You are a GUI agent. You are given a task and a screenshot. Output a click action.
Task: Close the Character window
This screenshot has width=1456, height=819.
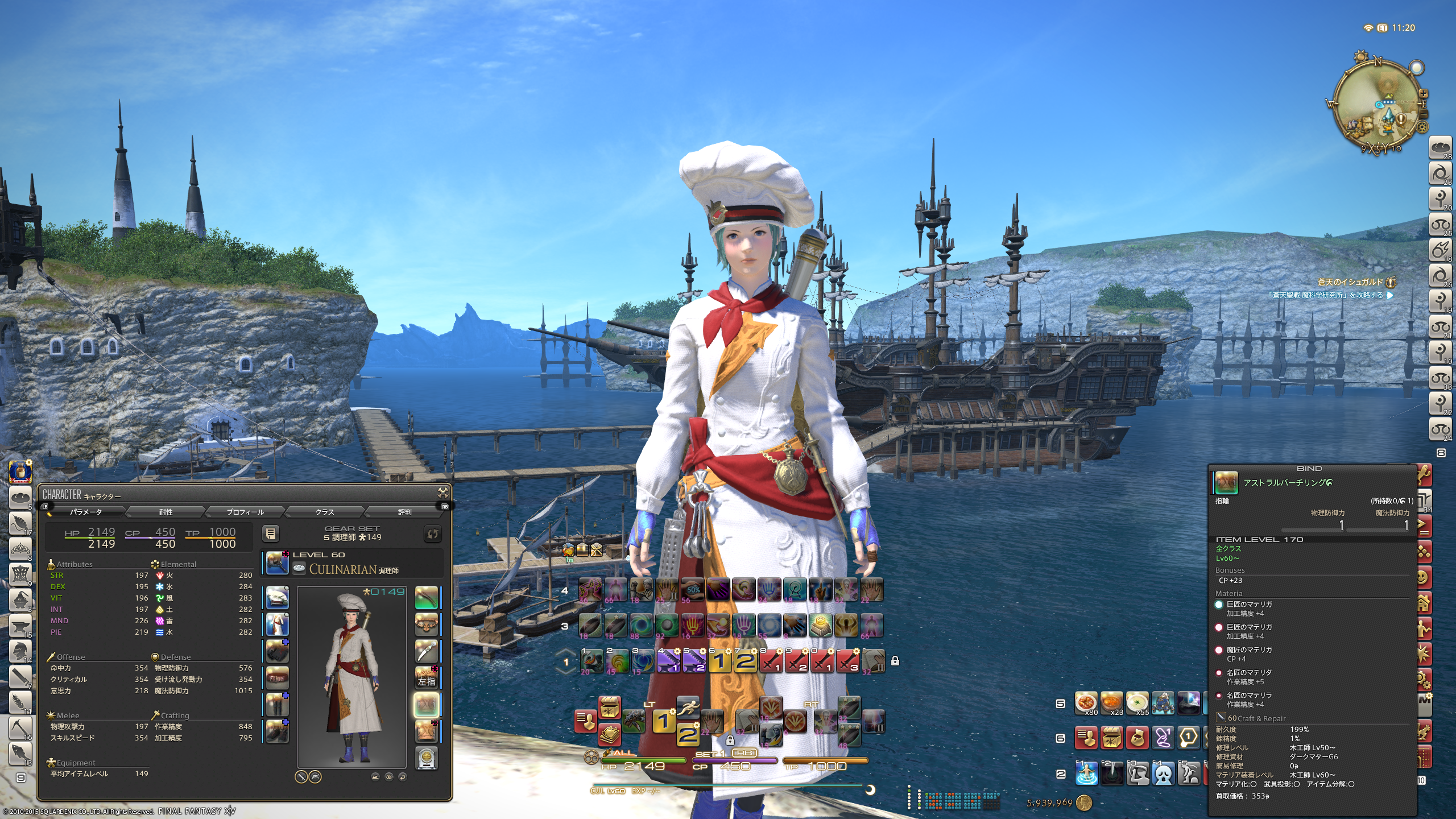tap(443, 493)
